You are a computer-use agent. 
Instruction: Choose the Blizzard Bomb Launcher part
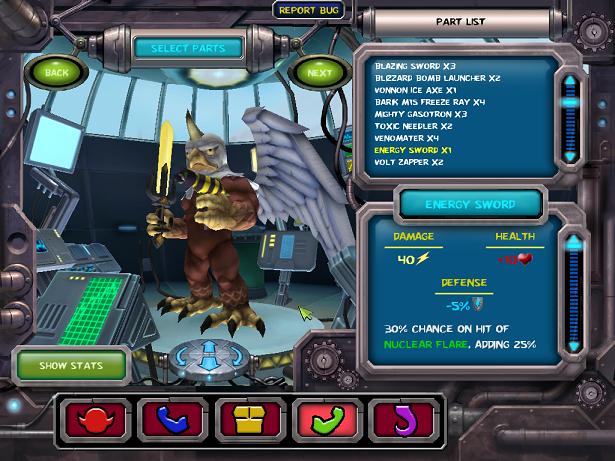(x=437, y=78)
